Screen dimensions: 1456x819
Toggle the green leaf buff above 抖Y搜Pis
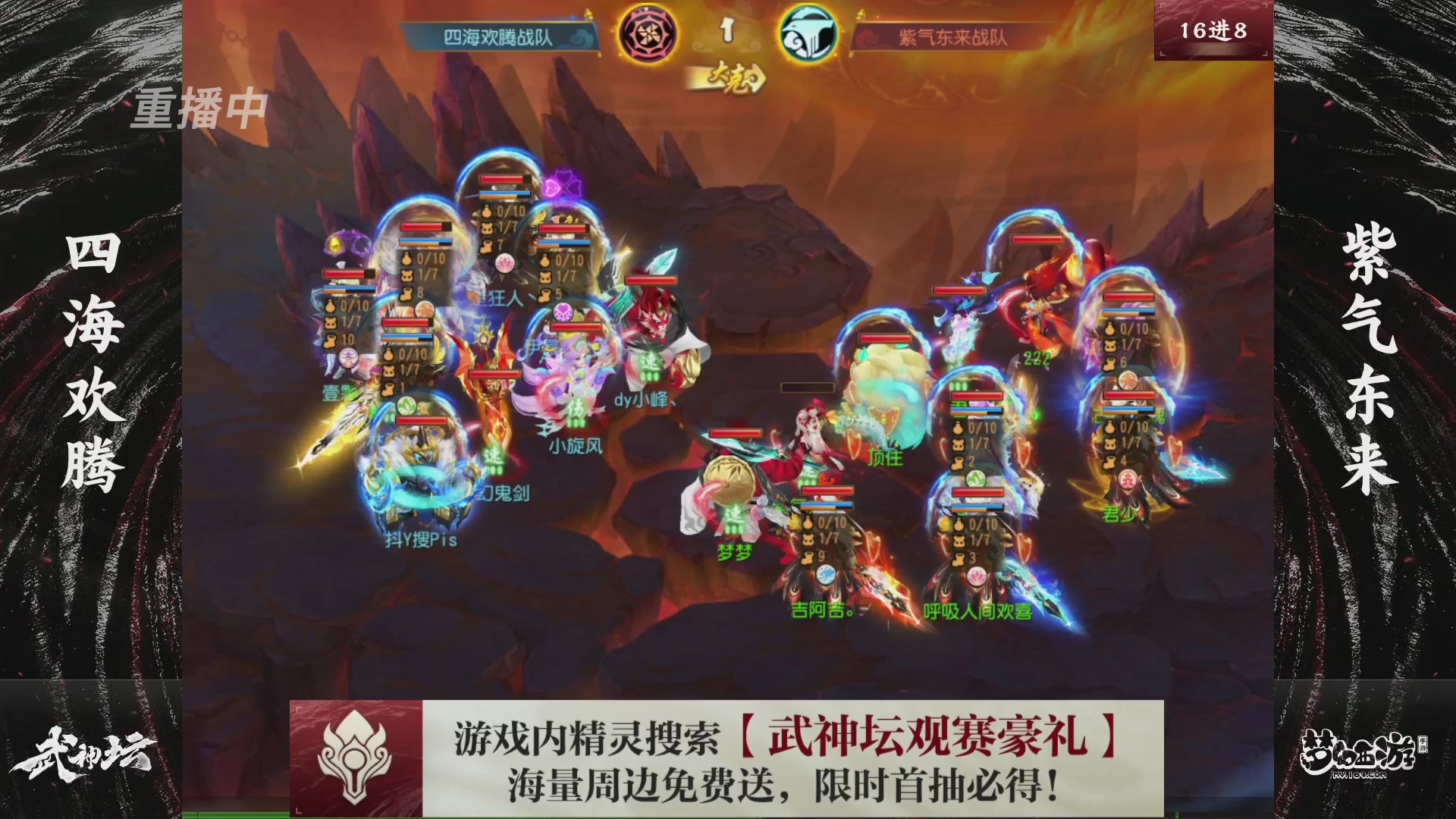406,406
